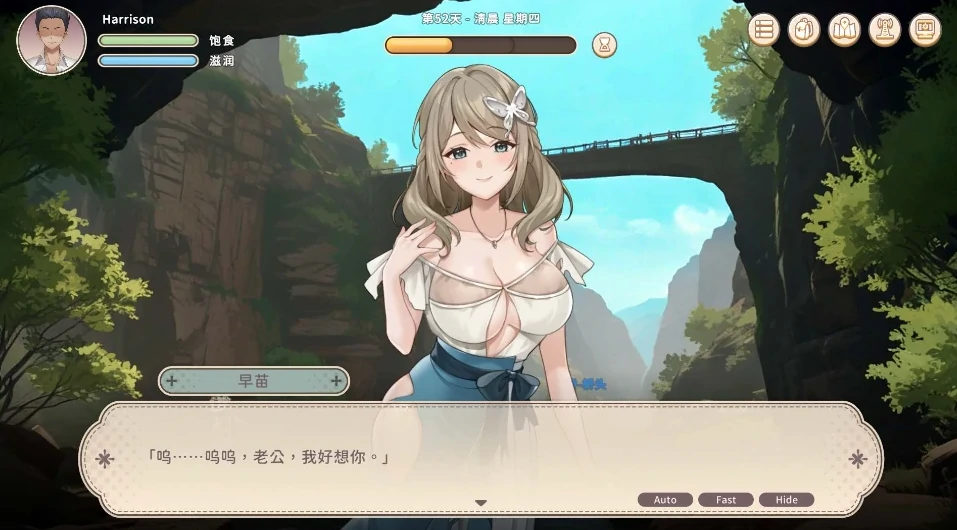Open the list menu icon
Screen dimensions: 957x530
point(764,30)
